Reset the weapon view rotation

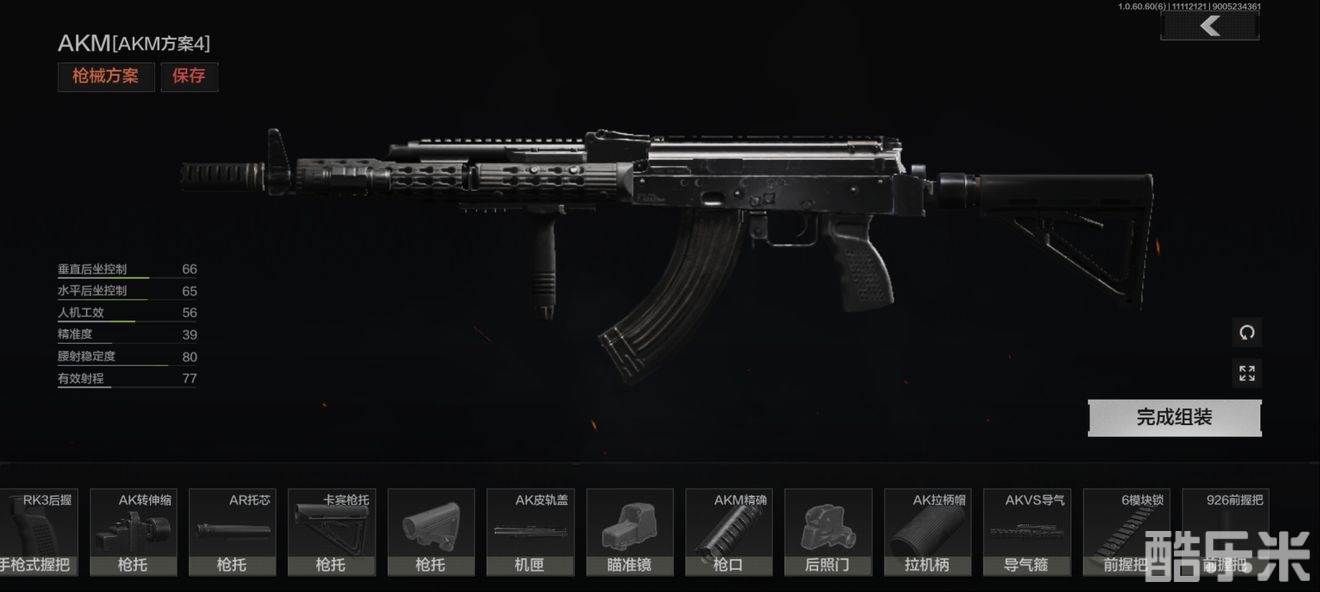[x=1247, y=333]
